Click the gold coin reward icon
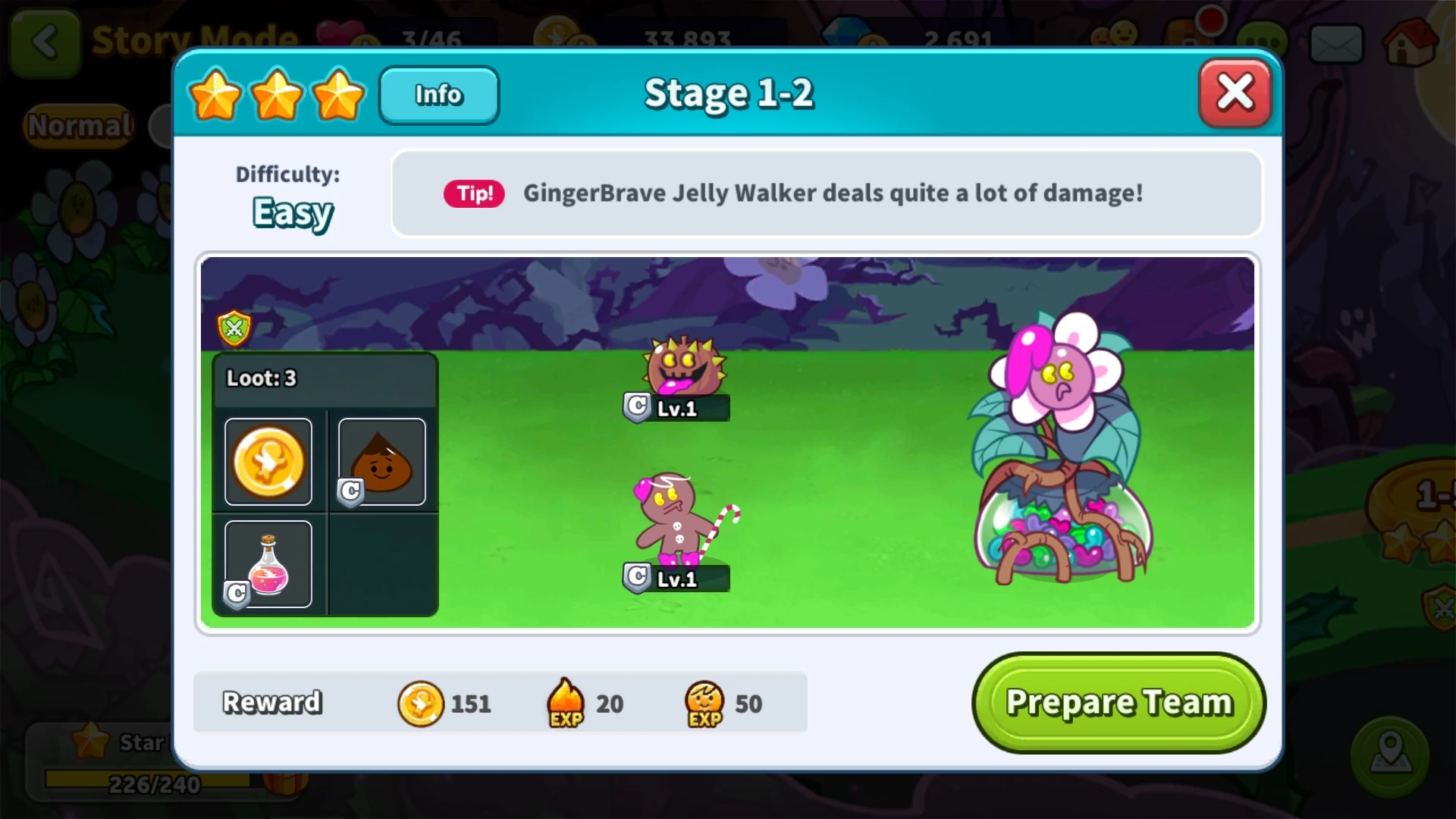This screenshot has height=819, width=1456. [x=422, y=703]
